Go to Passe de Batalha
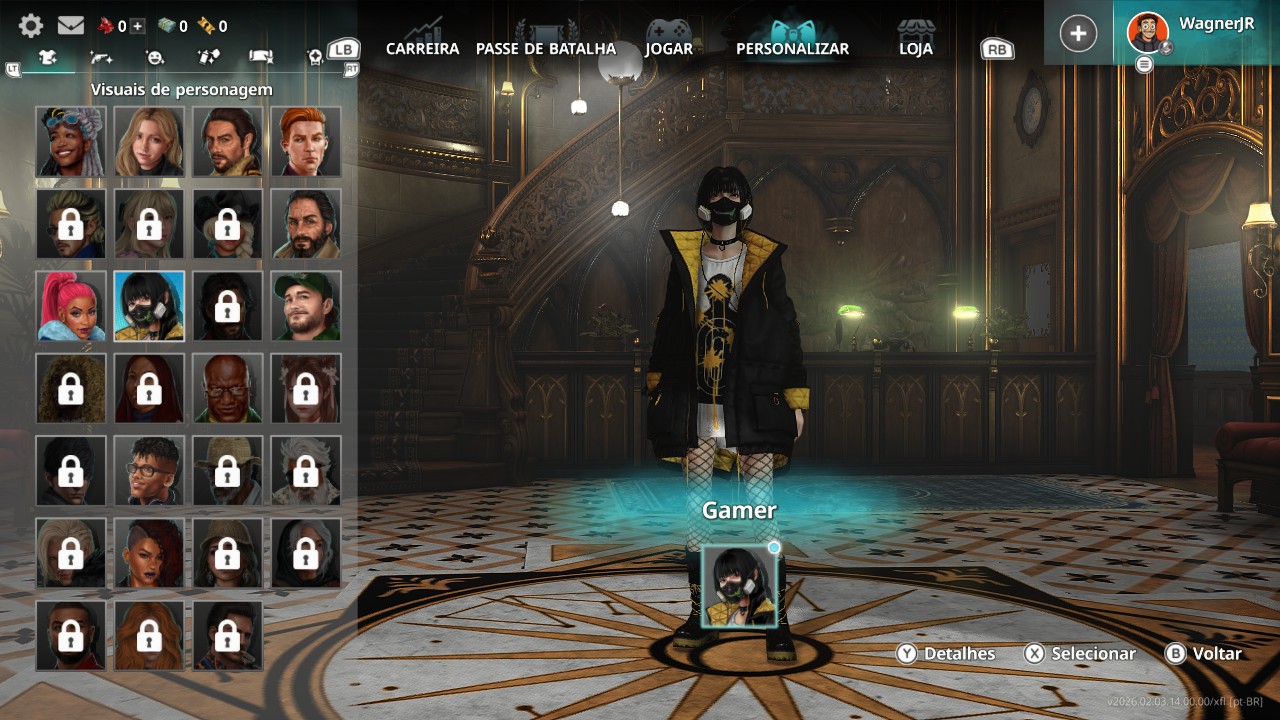The image size is (1280, 720). coord(546,48)
